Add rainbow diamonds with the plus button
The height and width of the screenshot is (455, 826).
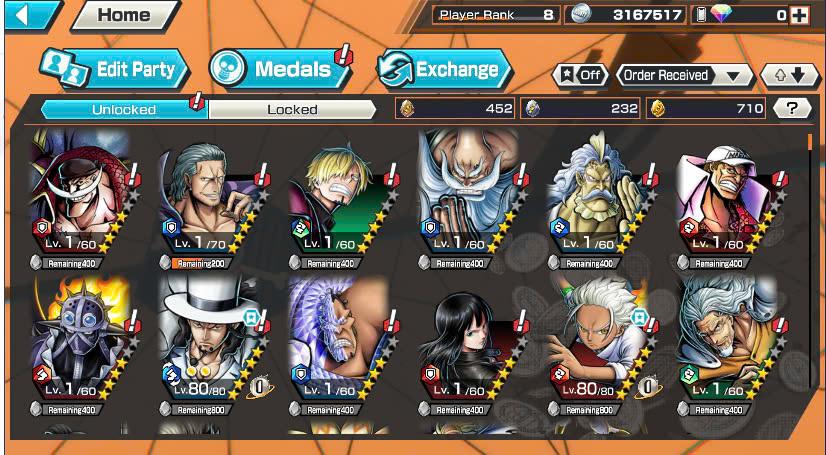click(x=798, y=15)
